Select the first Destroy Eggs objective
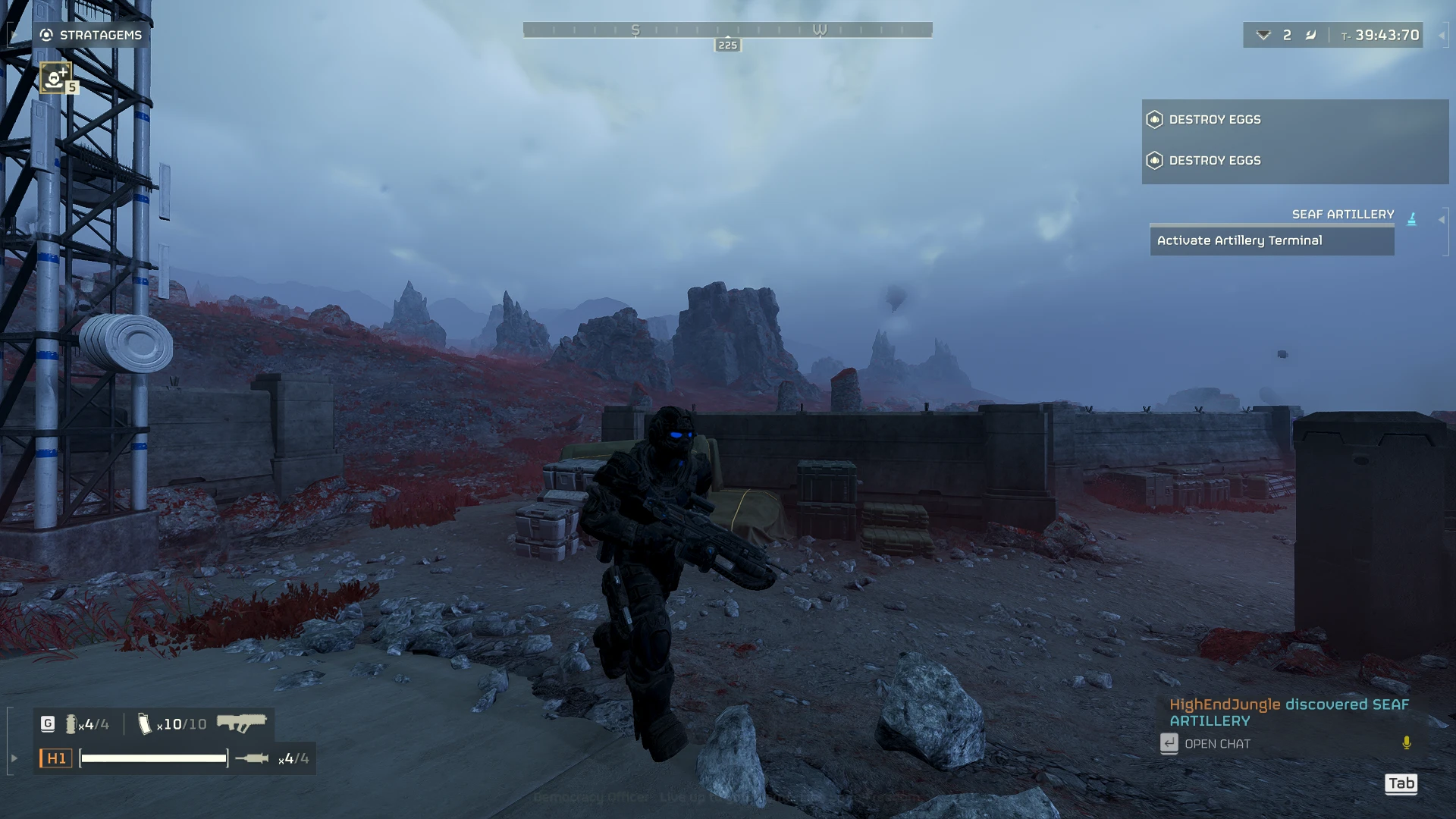The width and height of the screenshot is (1456, 819). point(1215,120)
